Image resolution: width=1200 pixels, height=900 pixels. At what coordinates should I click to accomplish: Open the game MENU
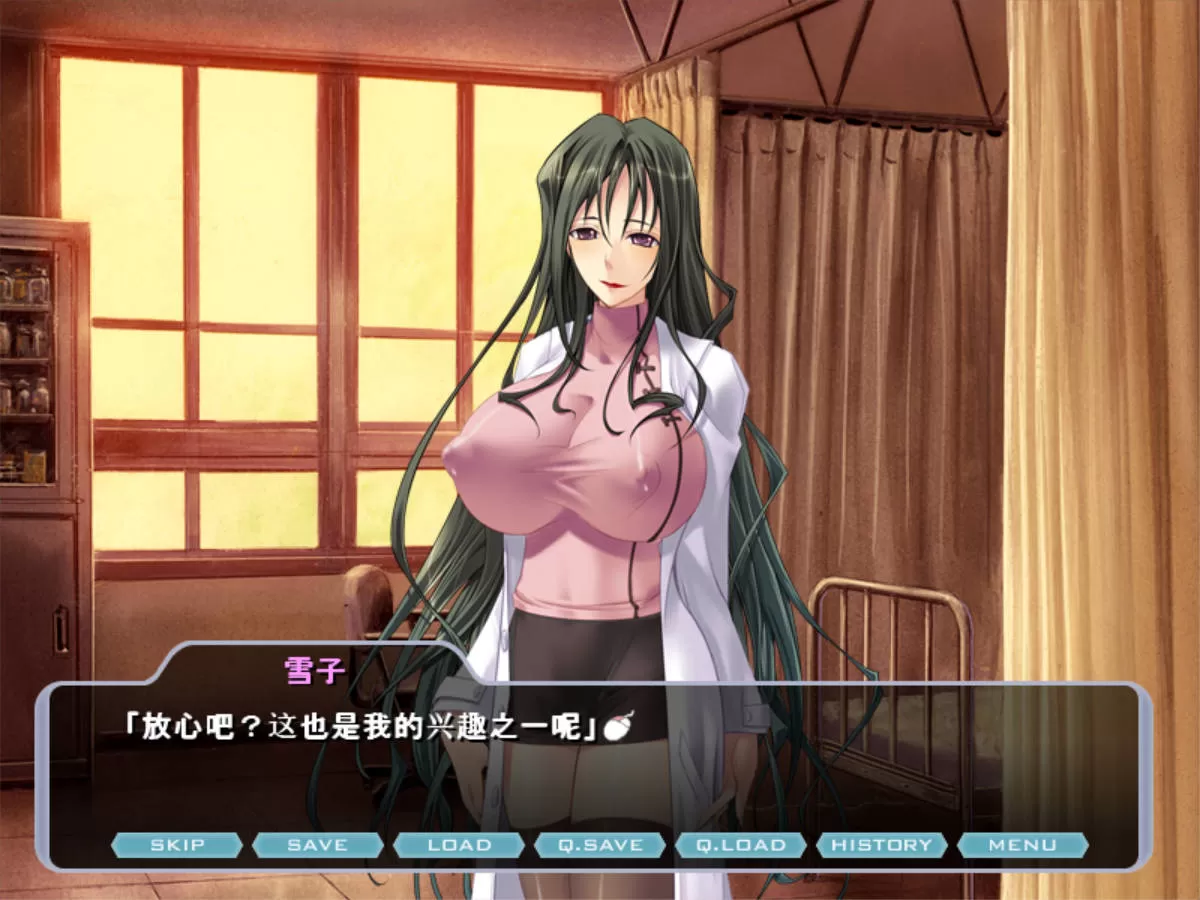point(1022,845)
